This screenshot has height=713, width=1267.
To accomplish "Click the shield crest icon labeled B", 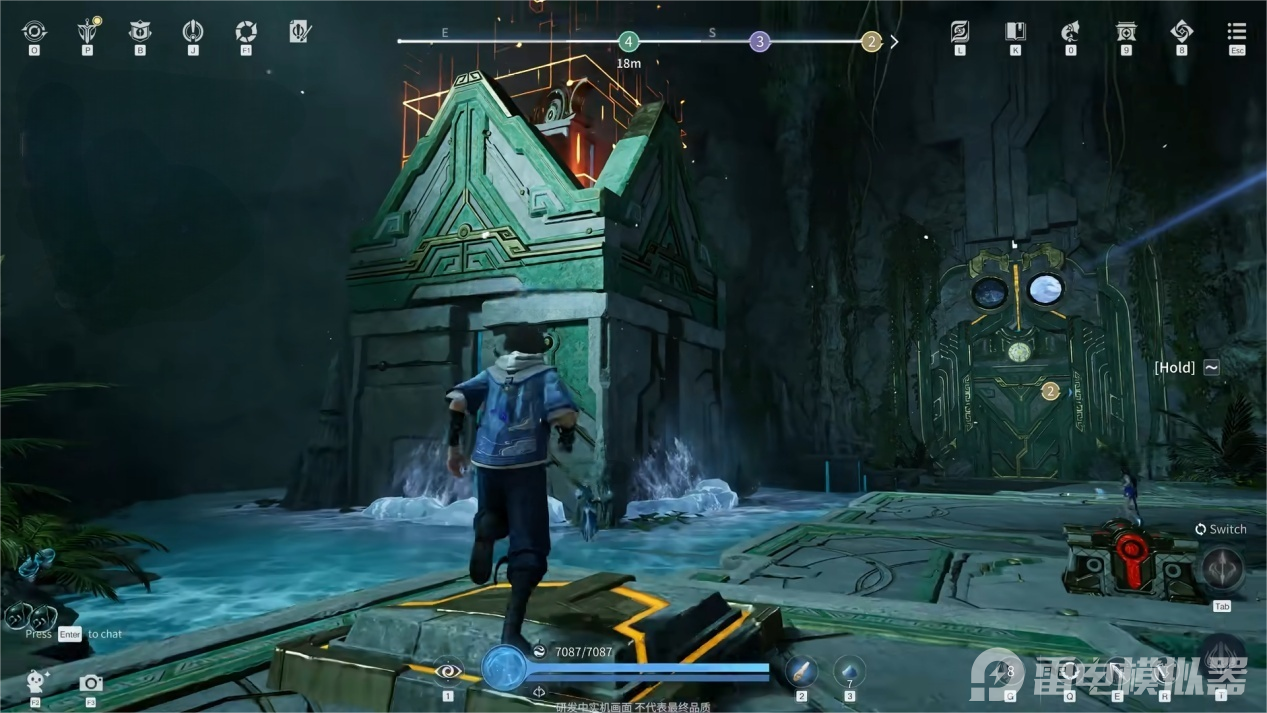I will pos(140,32).
